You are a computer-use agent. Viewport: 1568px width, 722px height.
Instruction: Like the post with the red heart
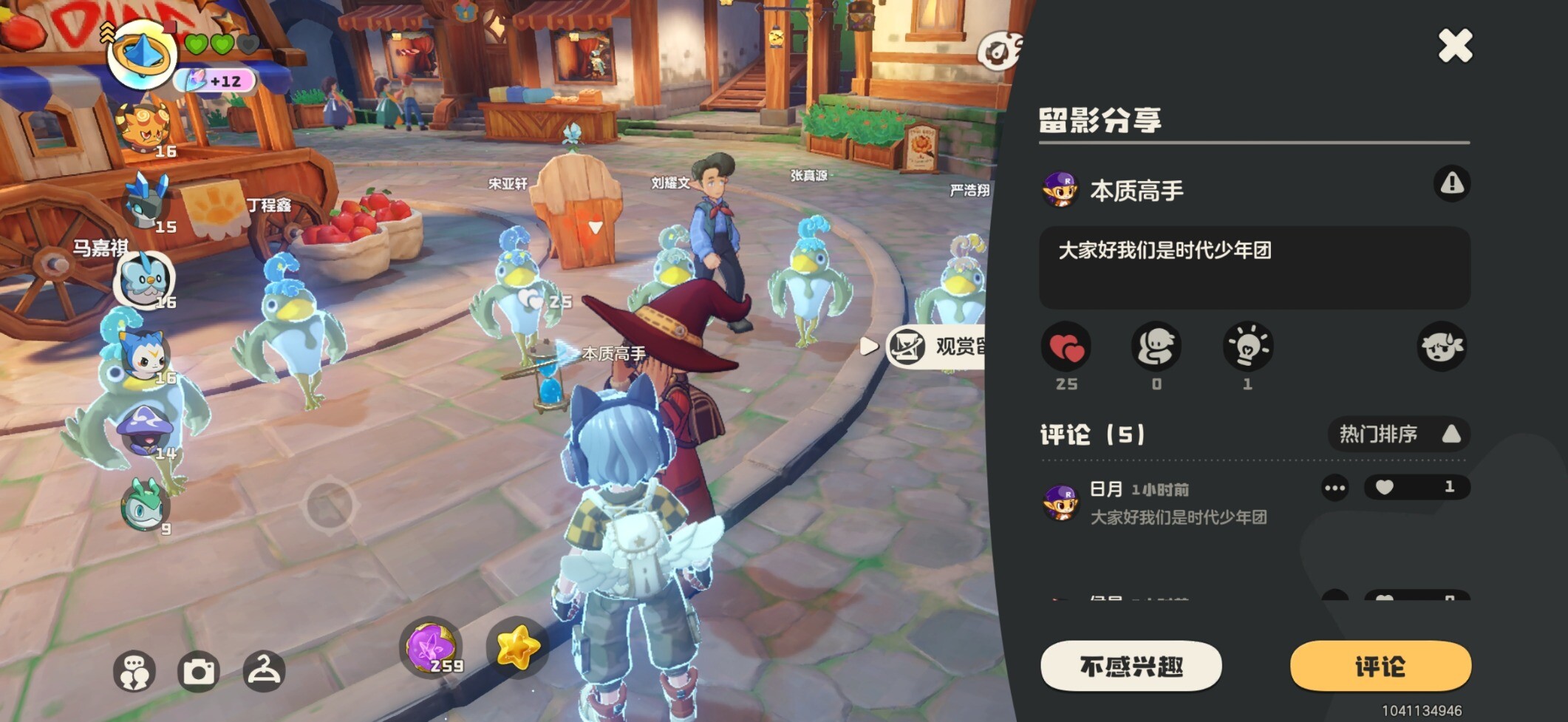click(x=1066, y=347)
